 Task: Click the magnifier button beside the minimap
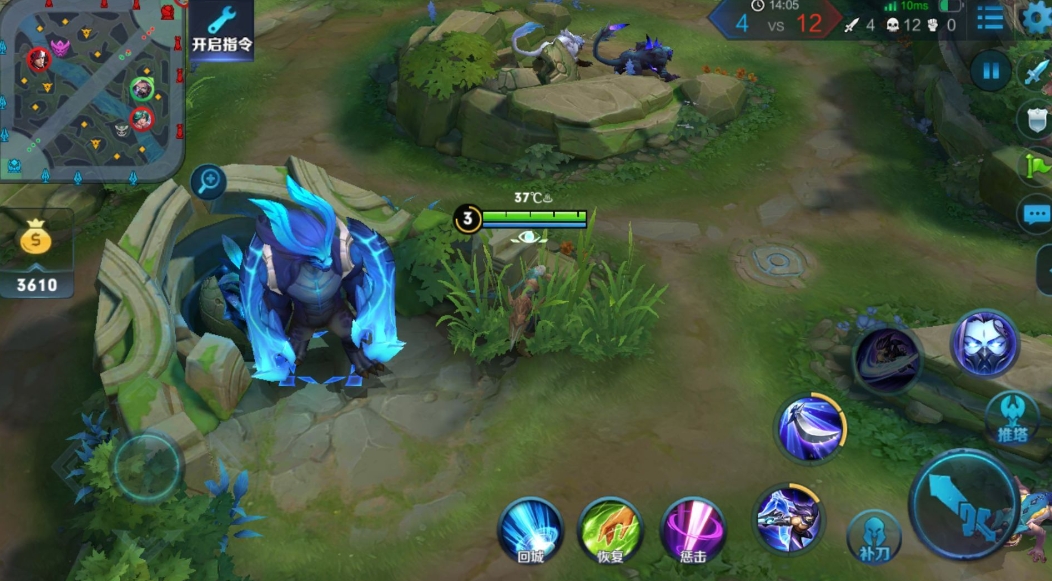click(208, 182)
